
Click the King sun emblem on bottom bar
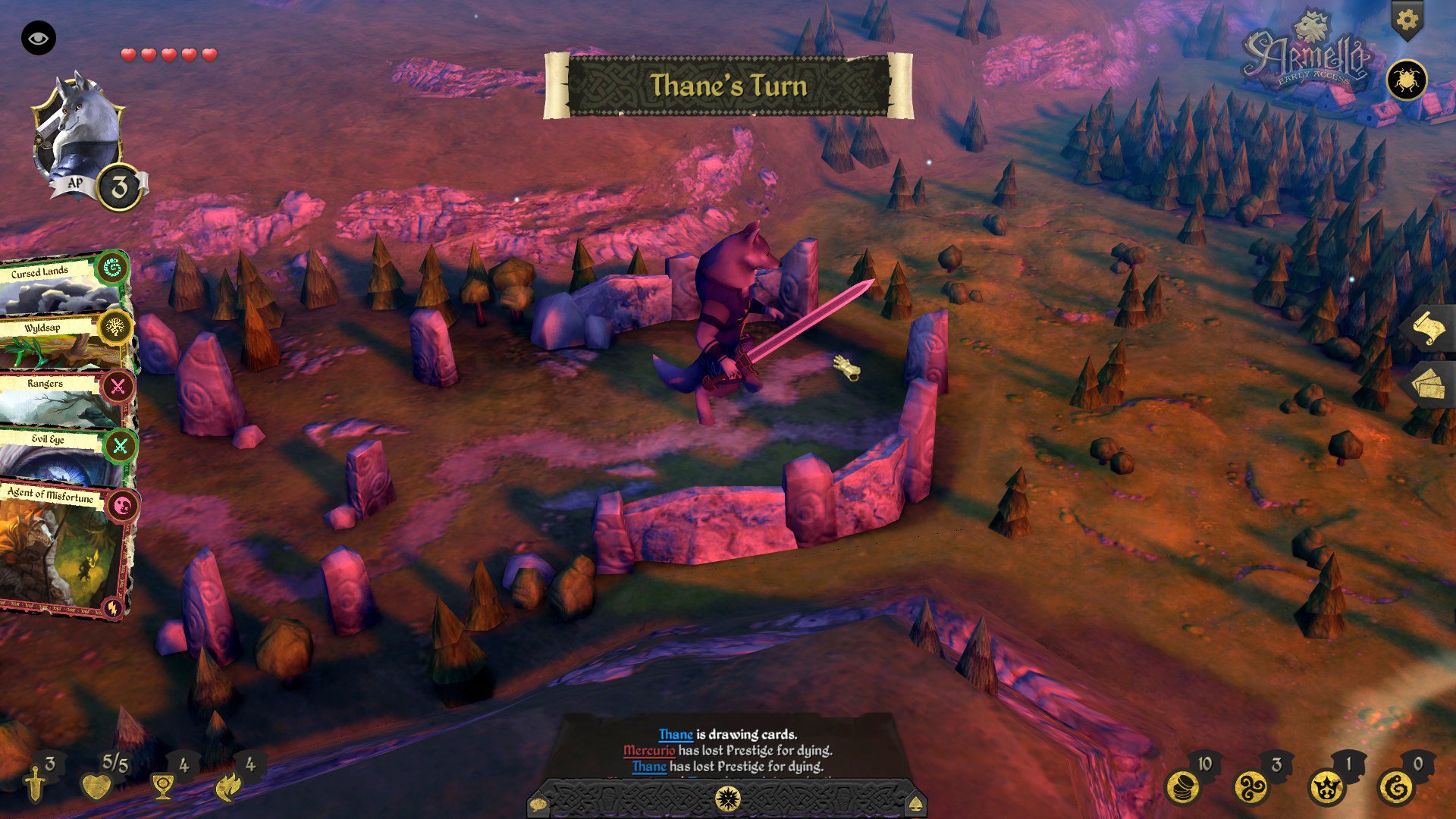(x=728, y=798)
